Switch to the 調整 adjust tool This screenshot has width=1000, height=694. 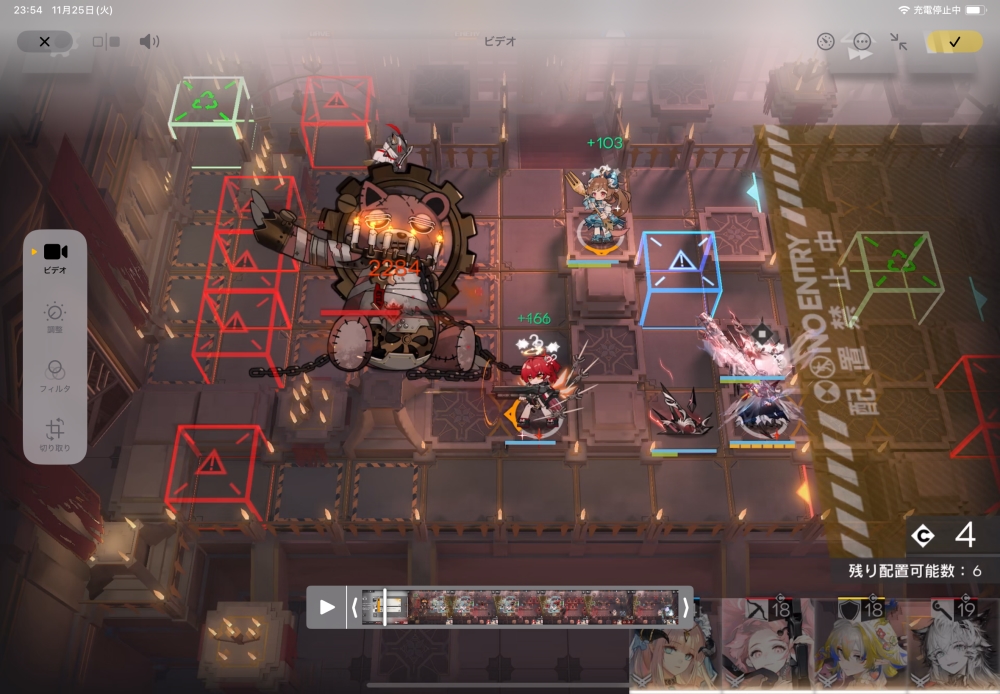pyautogui.click(x=55, y=317)
